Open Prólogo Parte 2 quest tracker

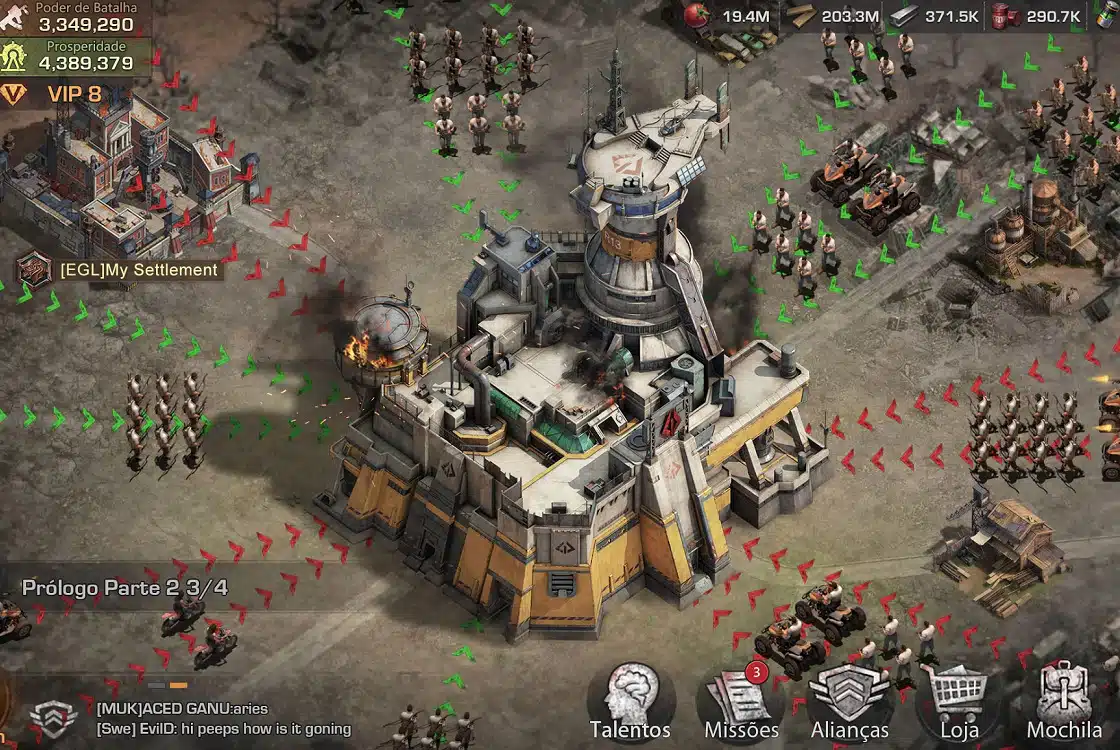pos(124,588)
